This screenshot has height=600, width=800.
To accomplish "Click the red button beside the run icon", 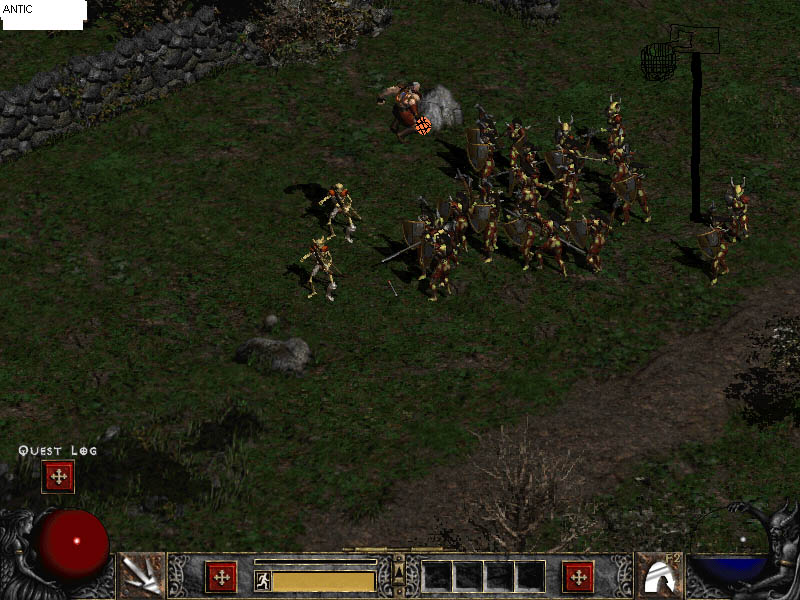I will click(x=221, y=577).
